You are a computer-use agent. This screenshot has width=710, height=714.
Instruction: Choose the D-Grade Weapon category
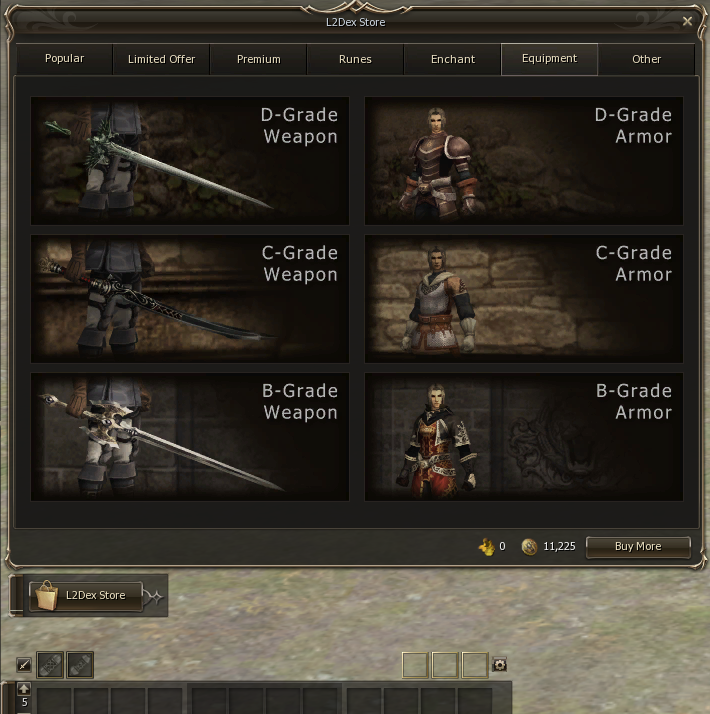[x=190, y=160]
